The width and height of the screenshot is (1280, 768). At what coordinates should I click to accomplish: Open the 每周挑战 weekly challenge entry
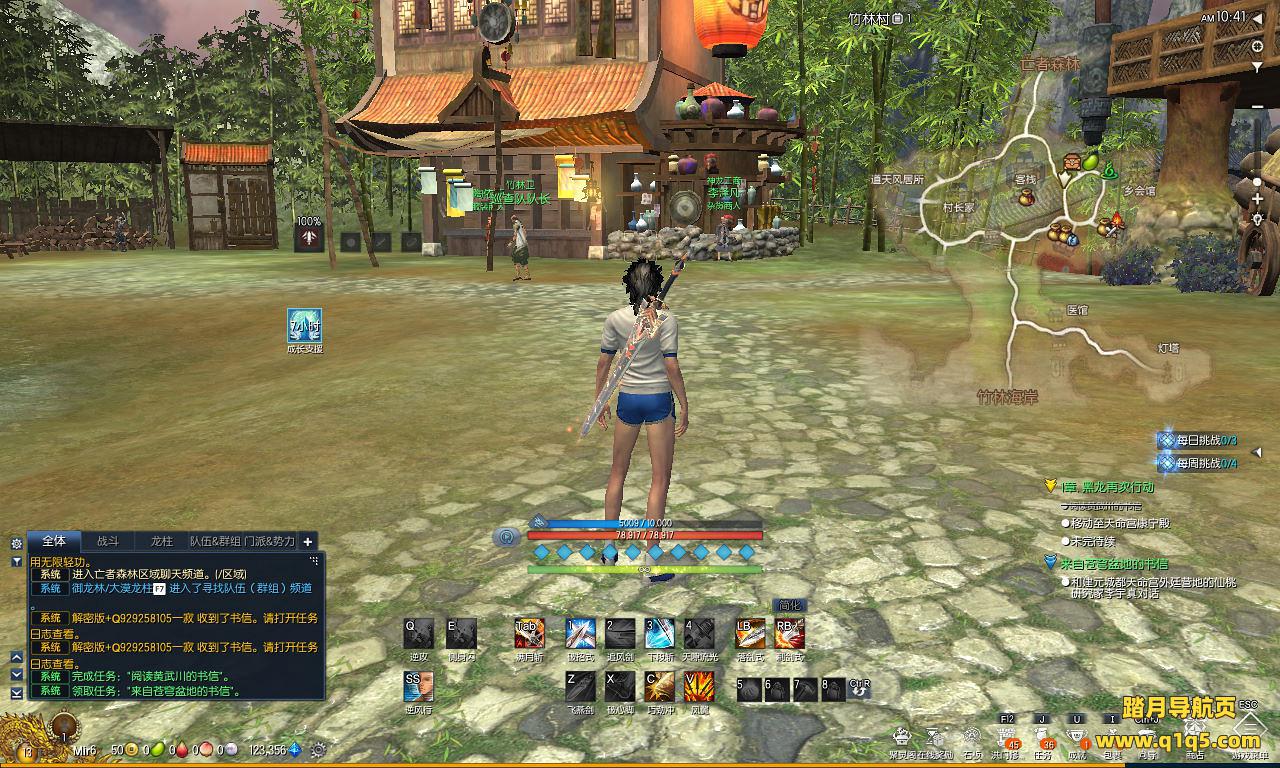point(1198,463)
